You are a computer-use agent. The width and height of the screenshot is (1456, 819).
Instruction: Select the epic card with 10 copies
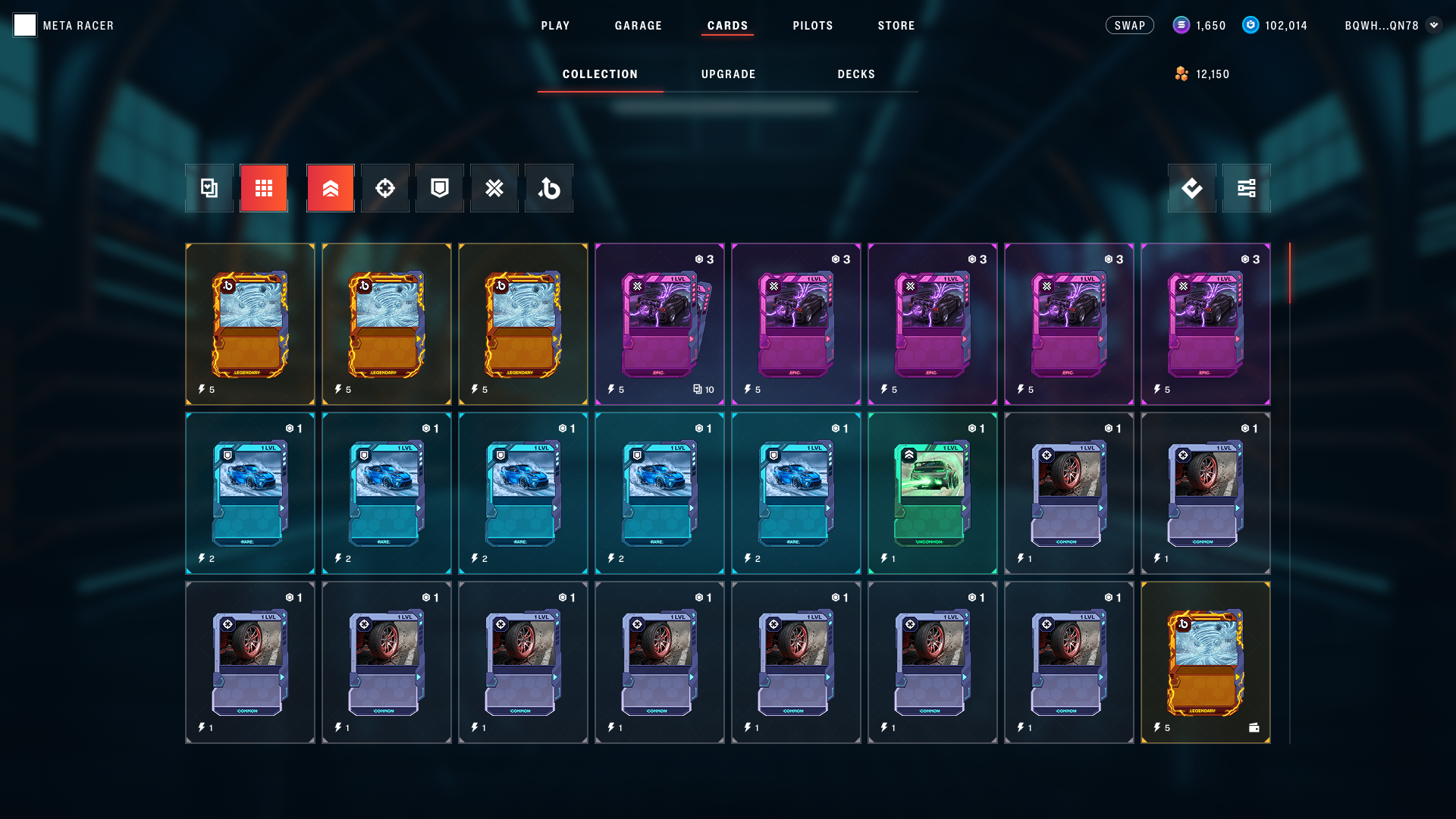coord(660,324)
